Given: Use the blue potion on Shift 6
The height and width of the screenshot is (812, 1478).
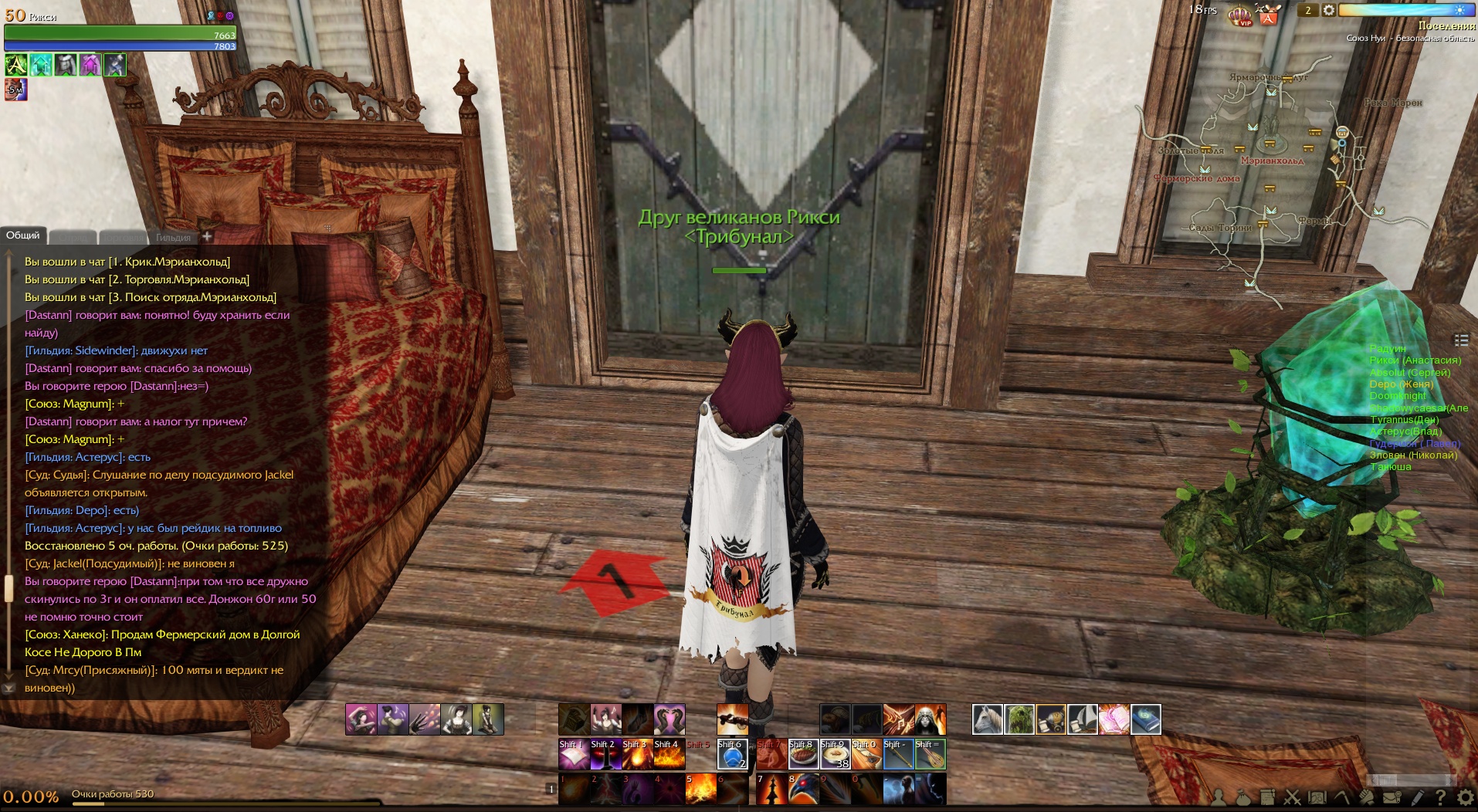Looking at the screenshot, I should (x=732, y=754).
